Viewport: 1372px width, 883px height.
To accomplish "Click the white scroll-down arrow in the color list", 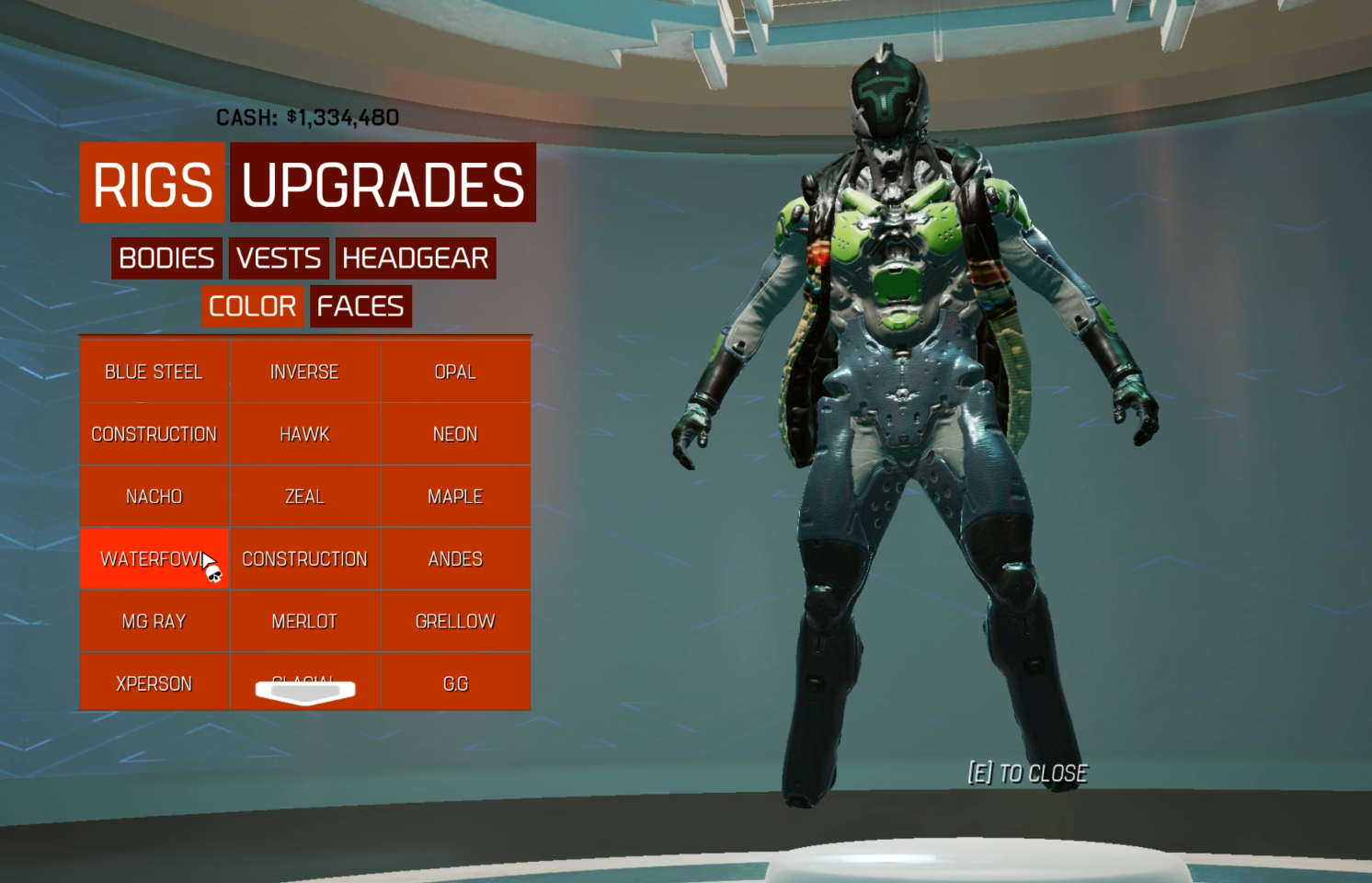I will pos(305,693).
